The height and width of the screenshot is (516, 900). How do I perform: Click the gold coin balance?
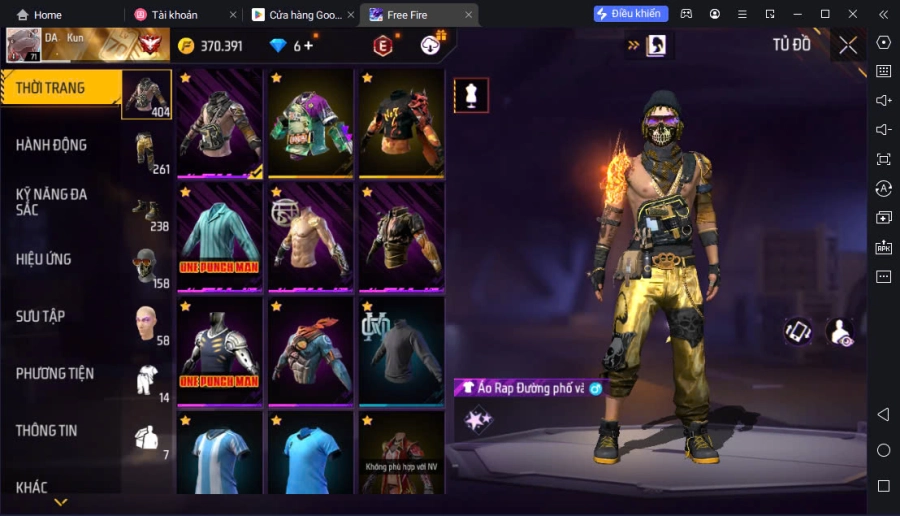click(x=210, y=46)
